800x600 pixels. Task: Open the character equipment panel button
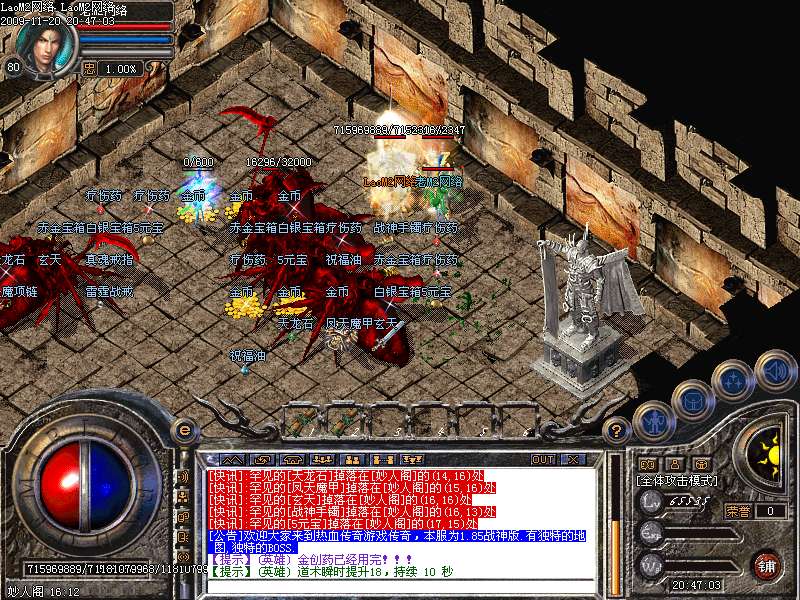click(x=653, y=421)
